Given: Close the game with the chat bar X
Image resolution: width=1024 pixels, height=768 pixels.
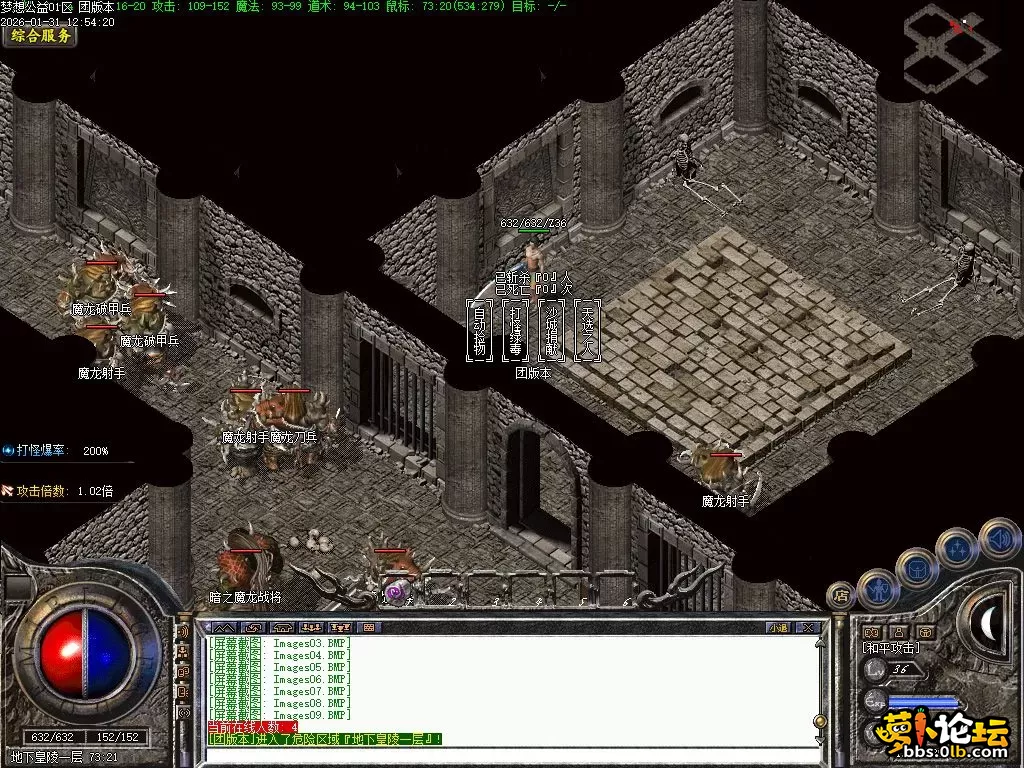Looking at the screenshot, I should [808, 627].
